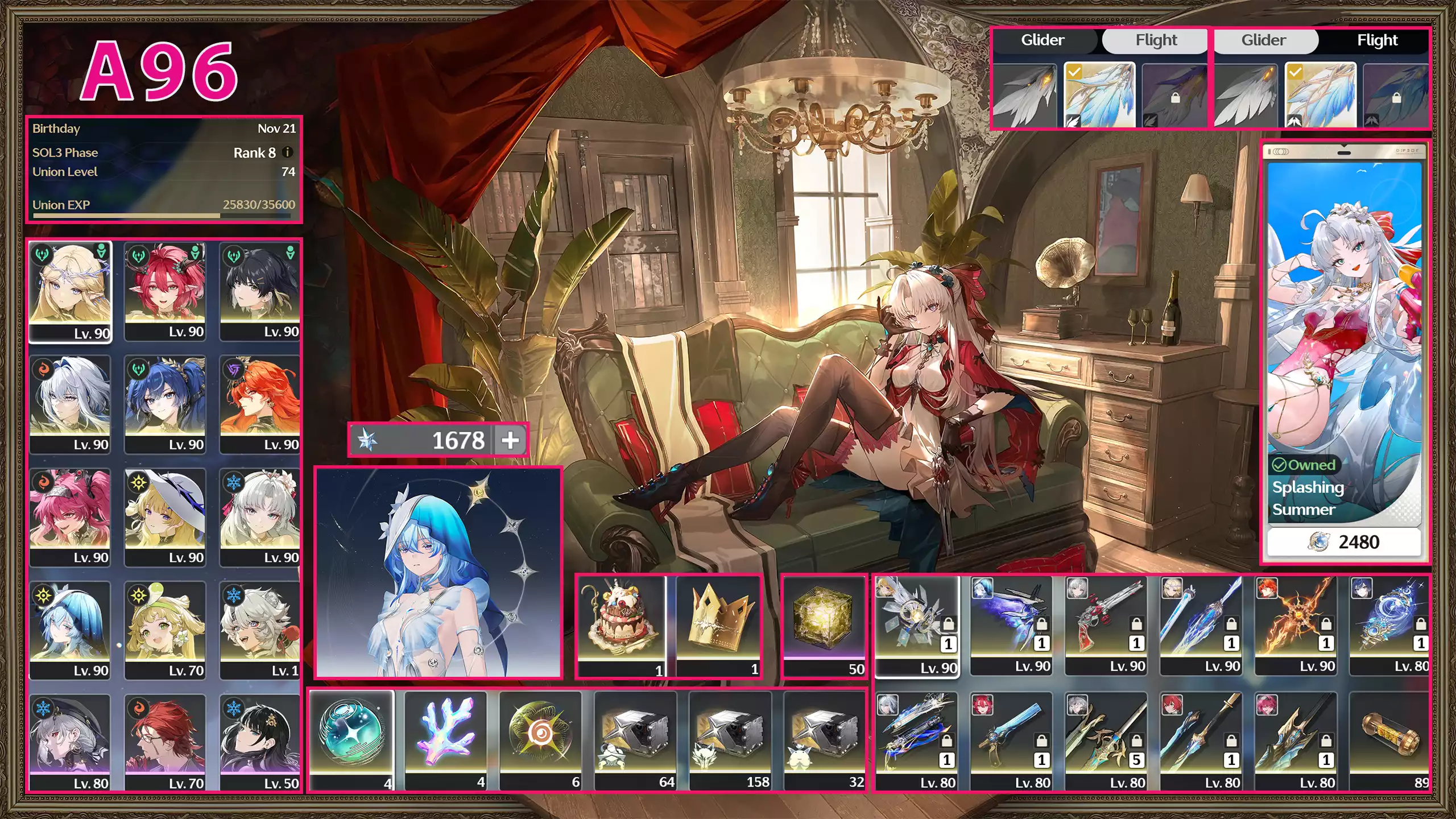This screenshot has width=1456, height=819.
Task: Switch to the left Glider tab
Action: click(x=1044, y=40)
